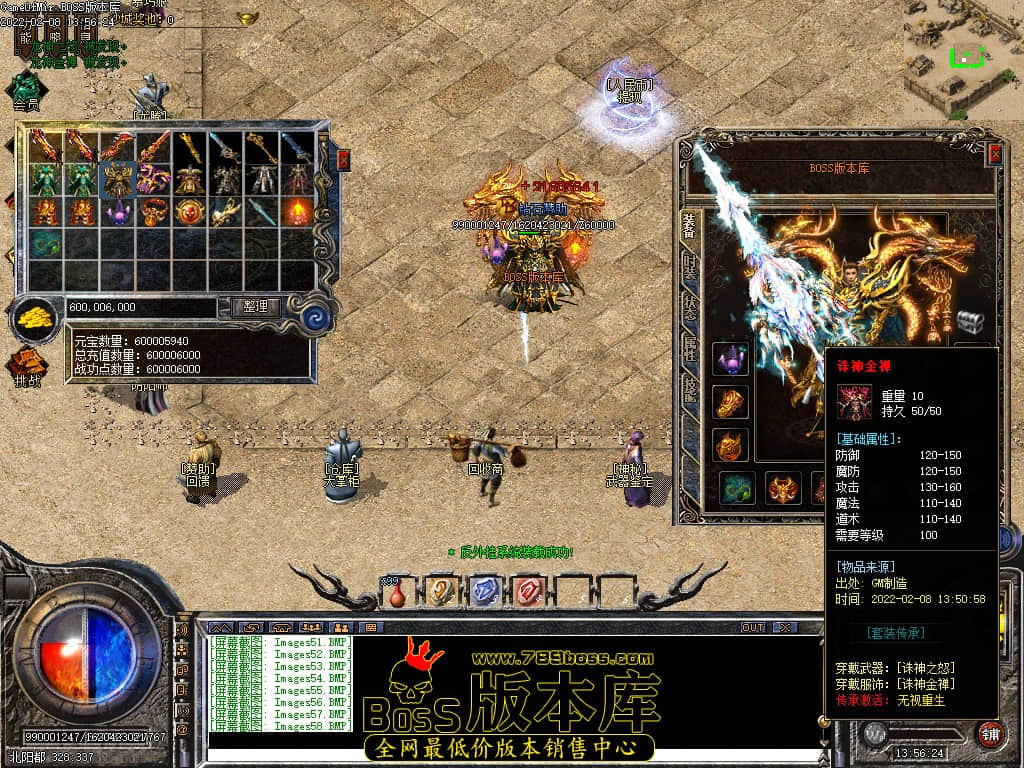Click the 整理 sort button
Screen dimensions: 1024x768
tap(255, 307)
